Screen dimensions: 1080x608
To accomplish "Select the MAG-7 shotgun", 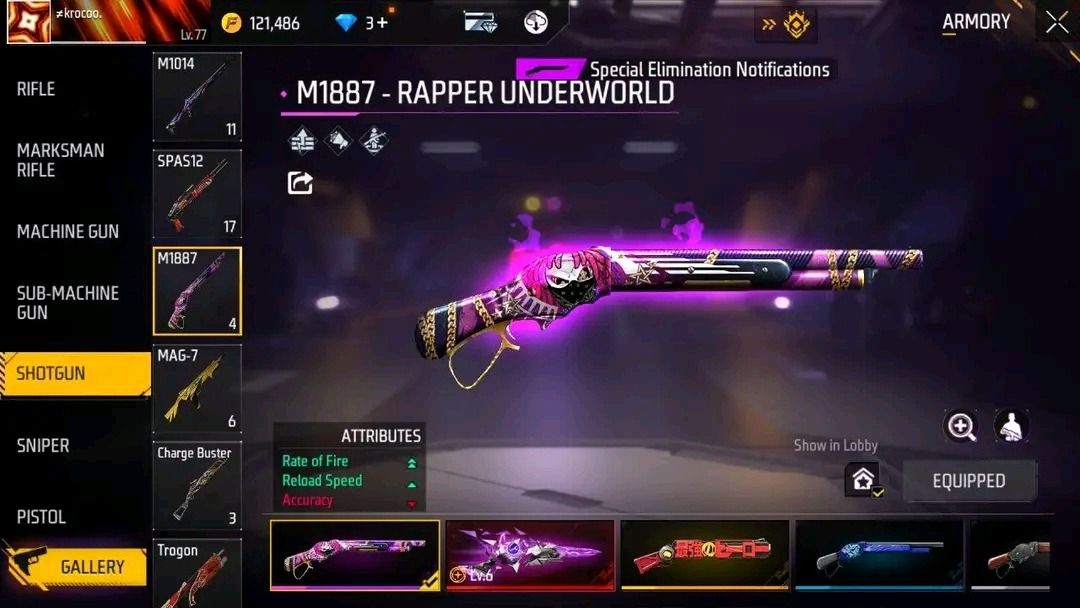I will point(197,388).
